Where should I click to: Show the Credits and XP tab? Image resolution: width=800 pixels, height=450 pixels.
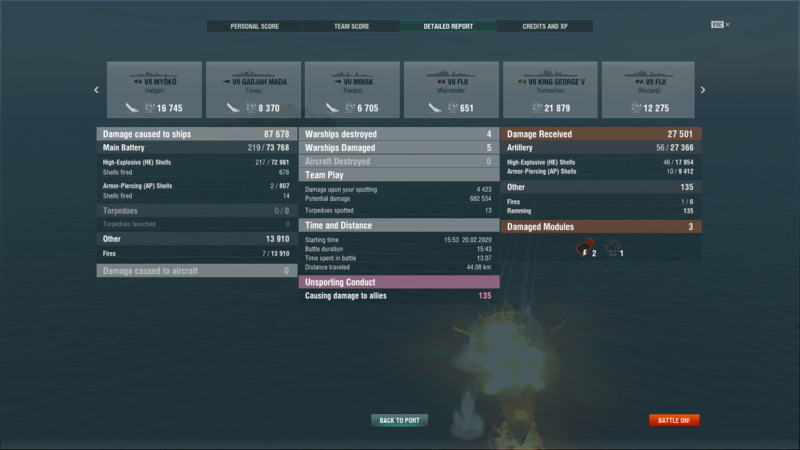(543, 26)
